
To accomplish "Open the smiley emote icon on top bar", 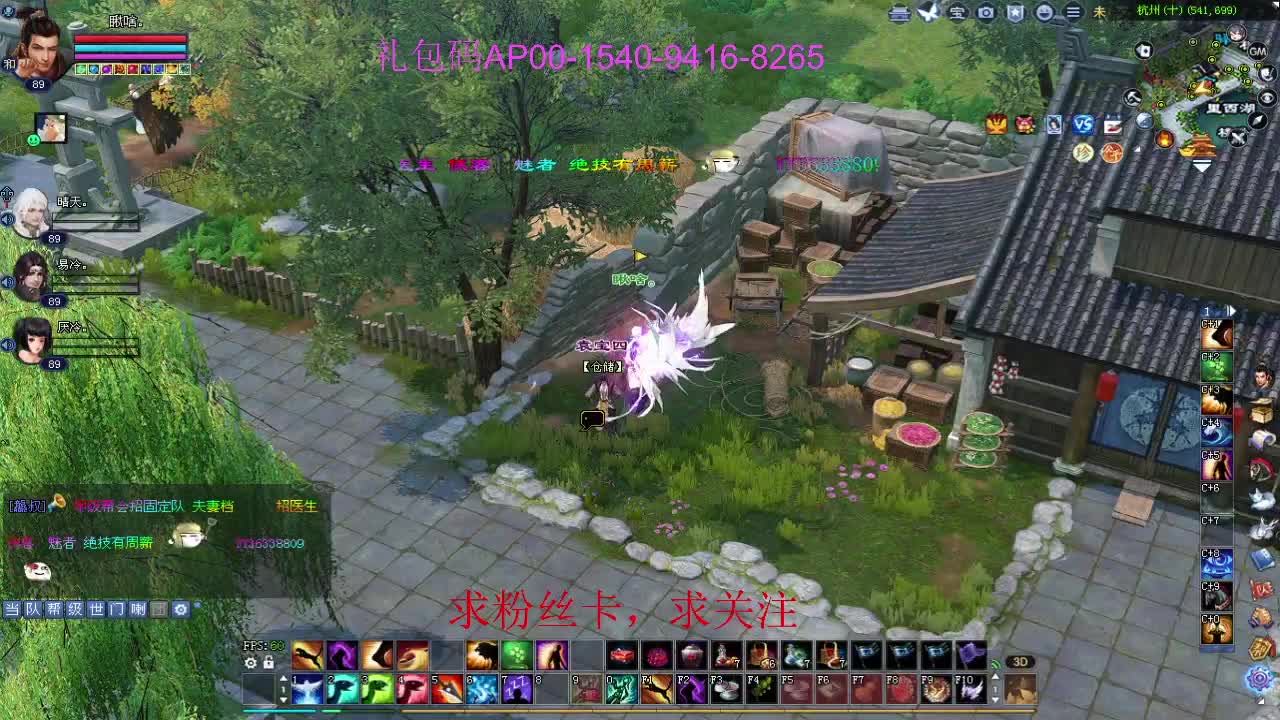I will tap(1043, 13).
